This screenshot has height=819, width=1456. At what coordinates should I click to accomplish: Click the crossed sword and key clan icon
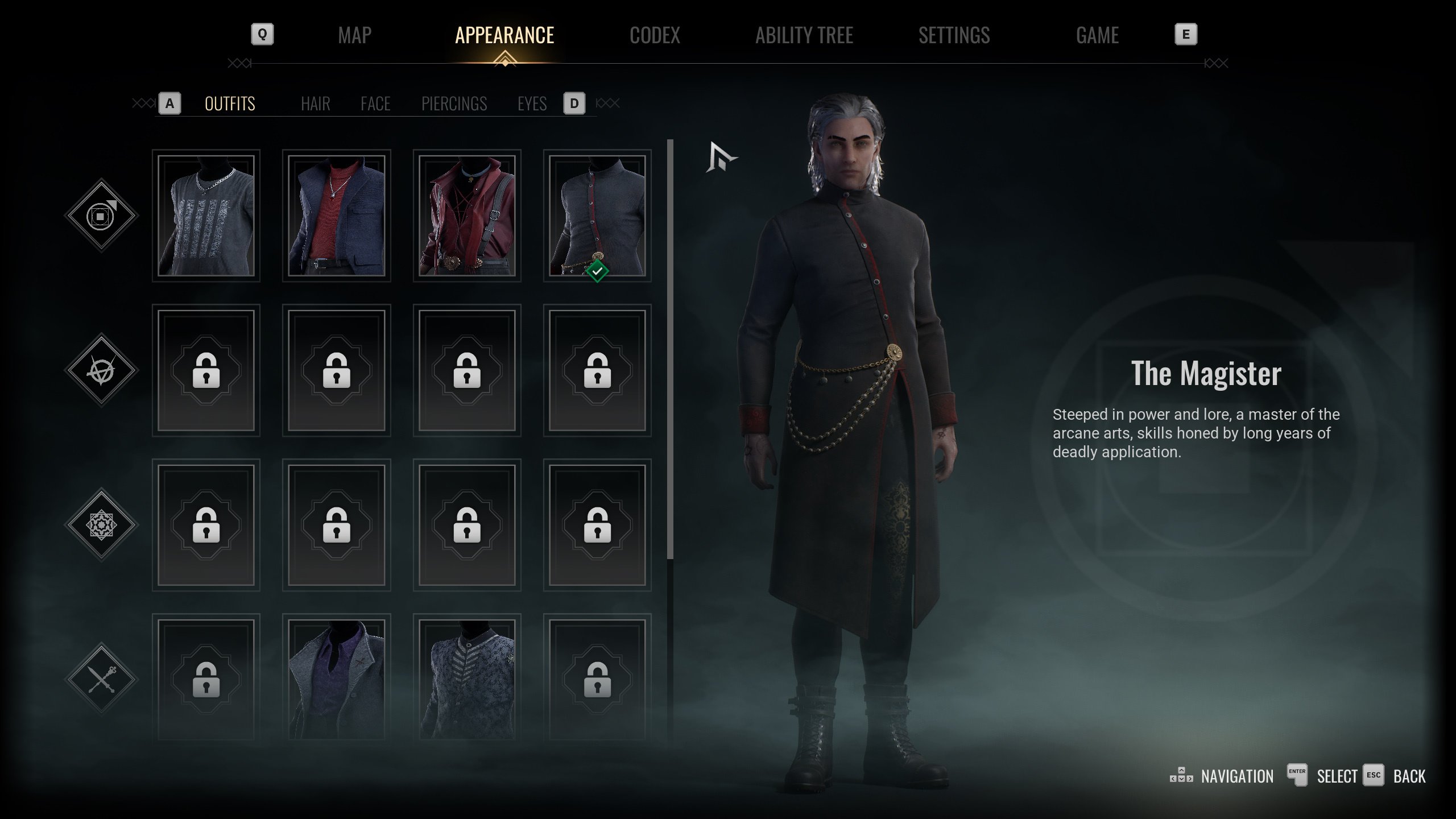[101, 679]
